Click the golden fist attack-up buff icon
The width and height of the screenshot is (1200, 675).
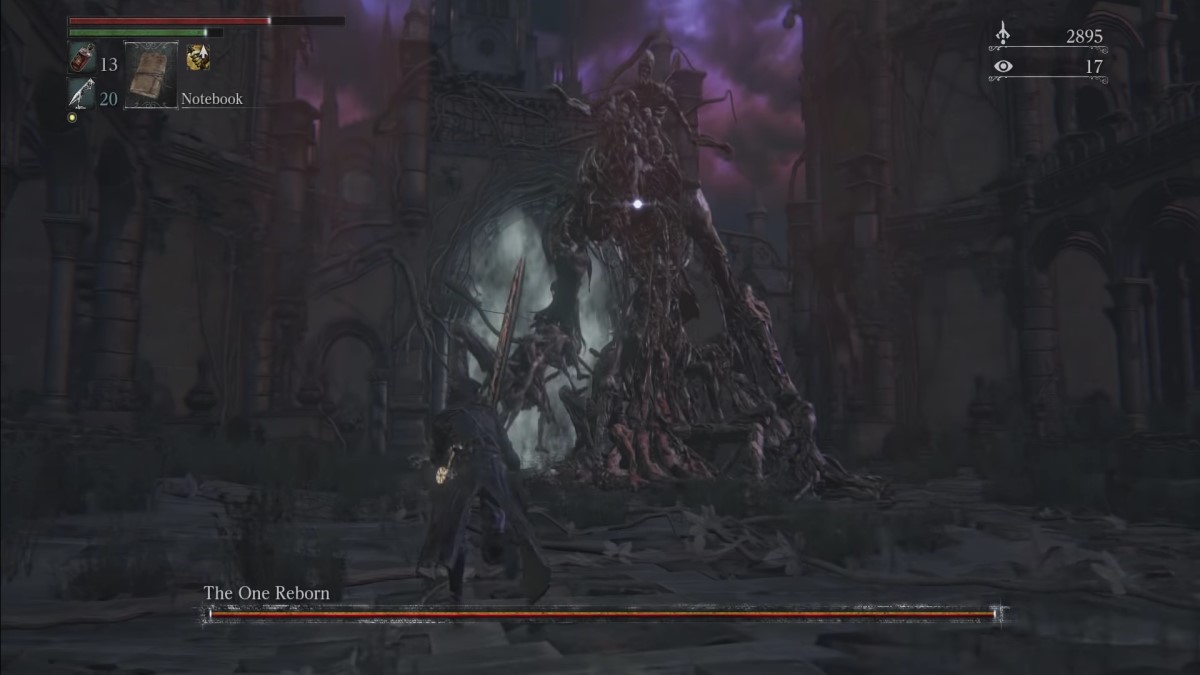[198, 58]
